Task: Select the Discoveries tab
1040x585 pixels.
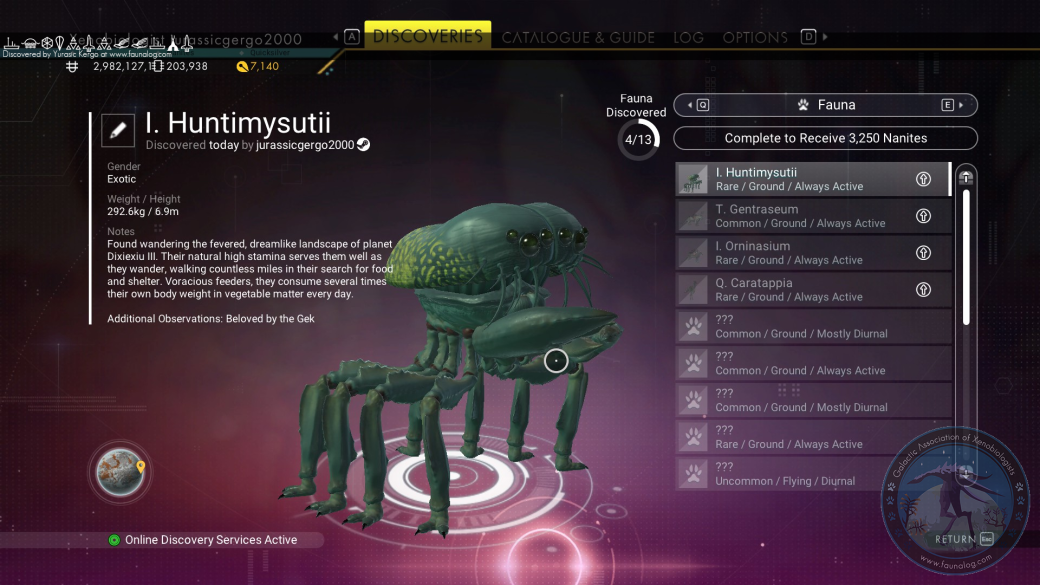Action: click(x=427, y=36)
